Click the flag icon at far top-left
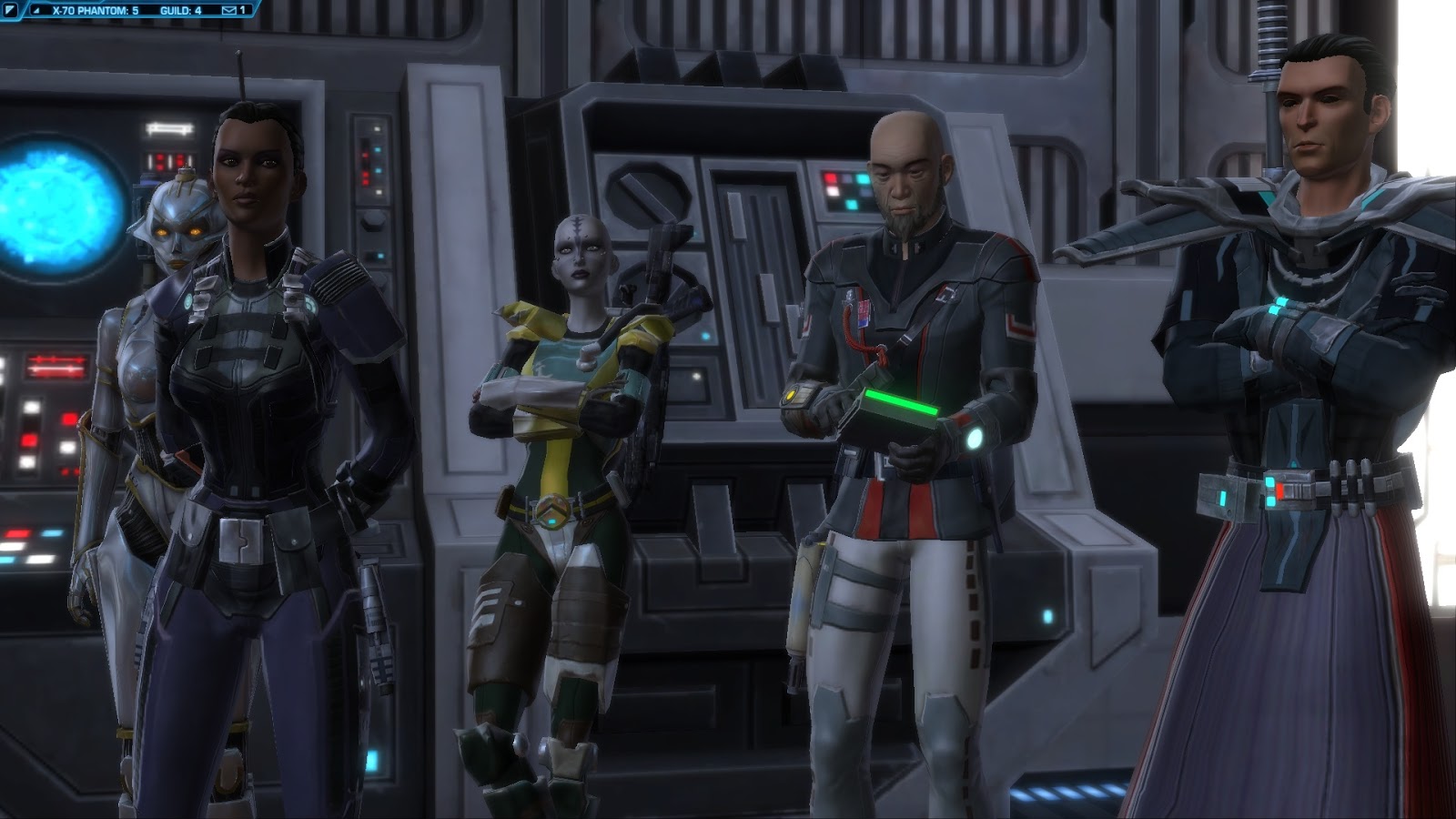This screenshot has height=819, width=1456. click(x=11, y=10)
